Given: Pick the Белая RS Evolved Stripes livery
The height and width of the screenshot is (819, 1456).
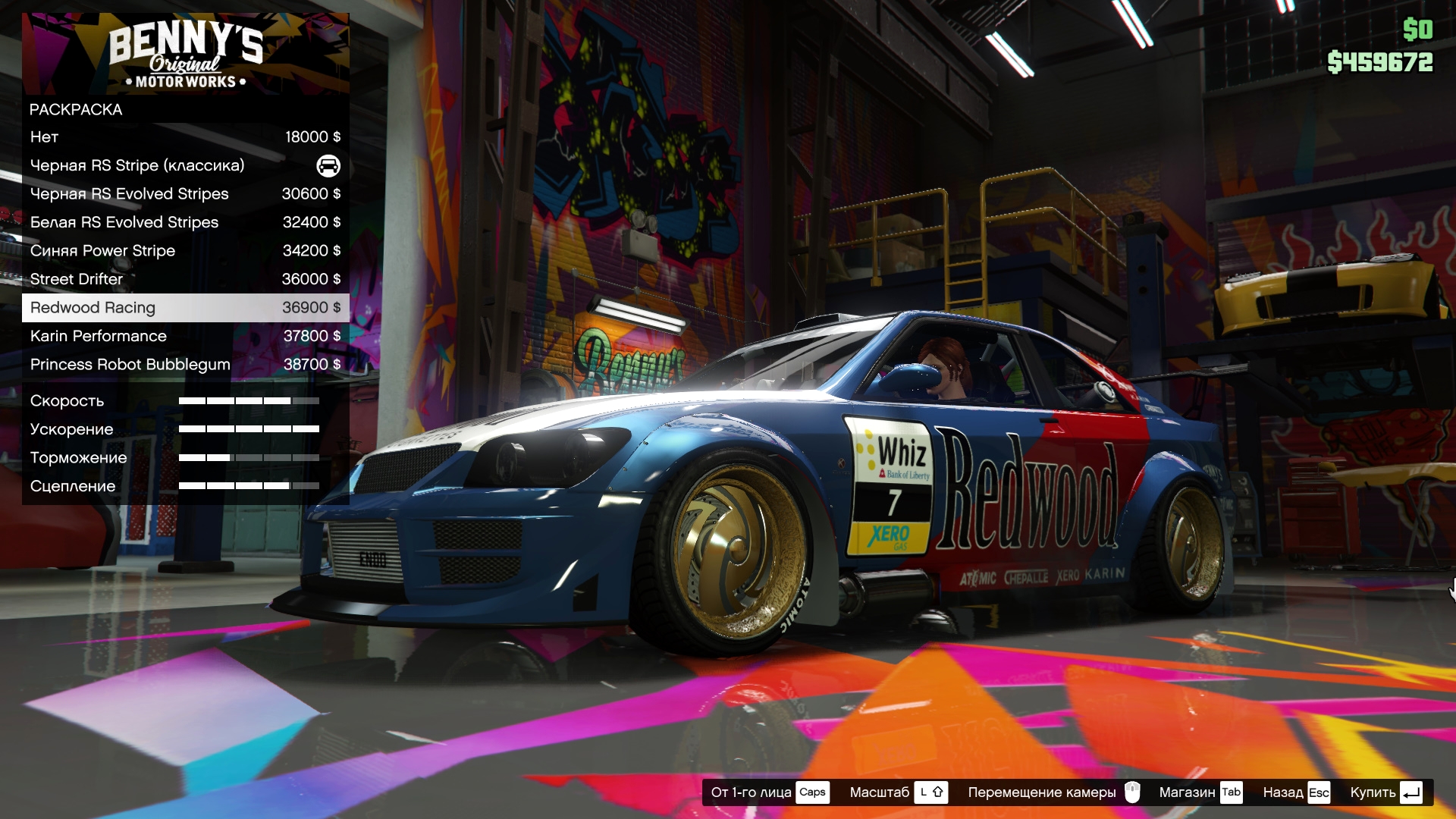Looking at the screenshot, I should (185, 222).
